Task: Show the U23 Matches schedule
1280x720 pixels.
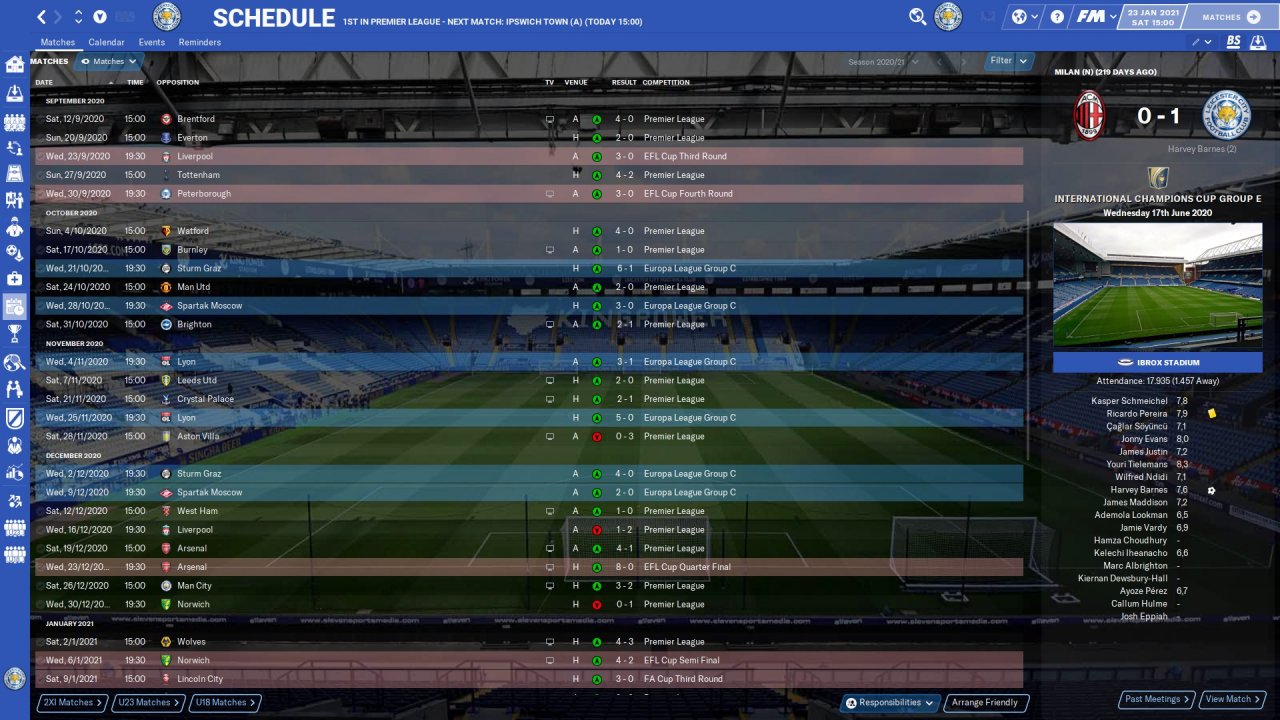Action: point(149,702)
